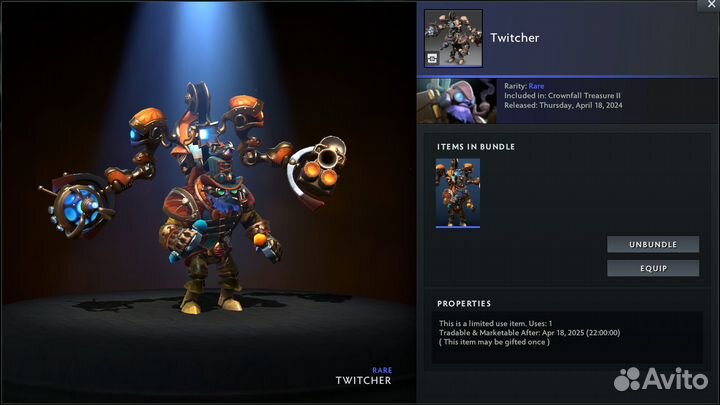Image resolution: width=720 pixels, height=405 pixels.
Task: Equip the Twitcher bundle
Action: [651, 268]
